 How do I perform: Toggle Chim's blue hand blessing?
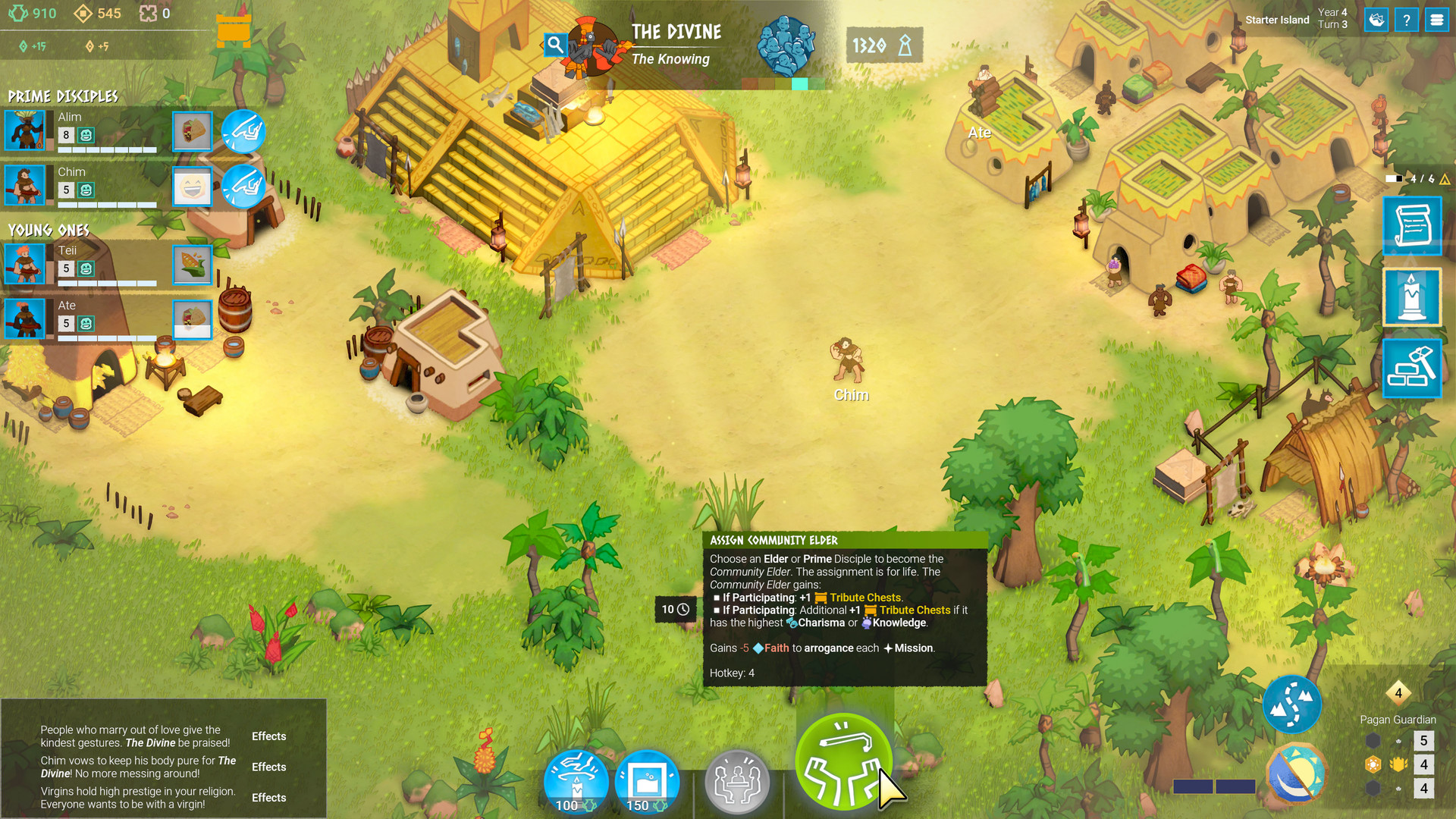244,187
